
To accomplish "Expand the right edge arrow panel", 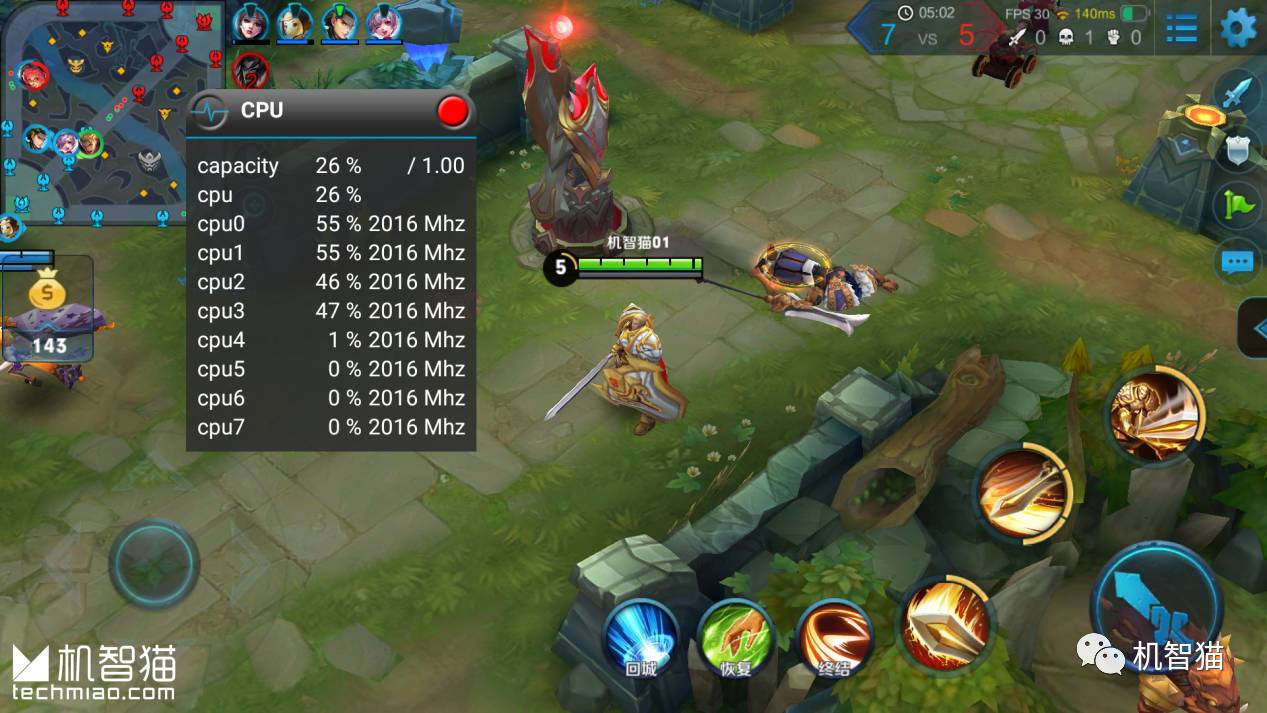I will pos(1254,328).
